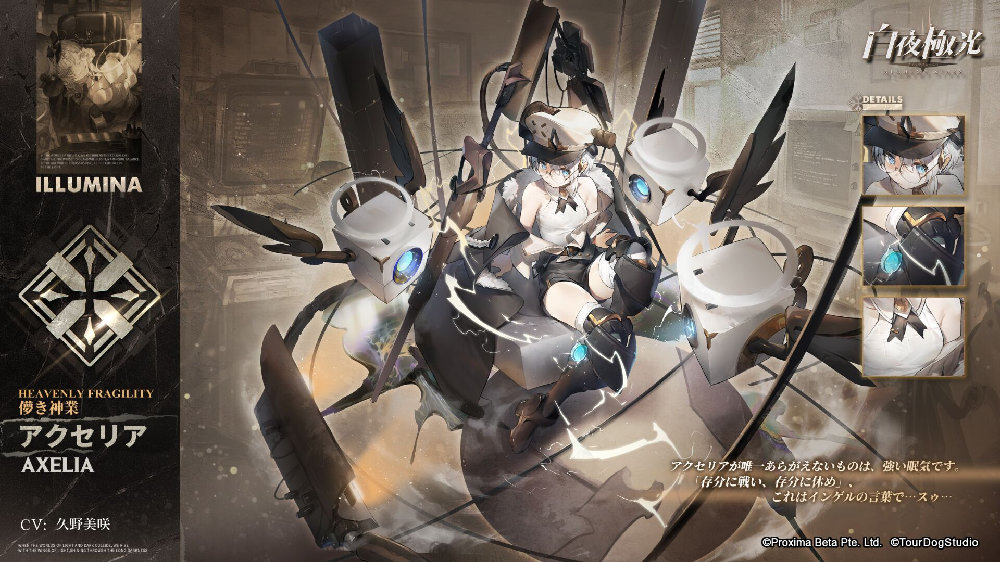Viewport: 1000px width, 562px height.
Task: Select the blue gem detail thumbnail
Action: tap(913, 246)
